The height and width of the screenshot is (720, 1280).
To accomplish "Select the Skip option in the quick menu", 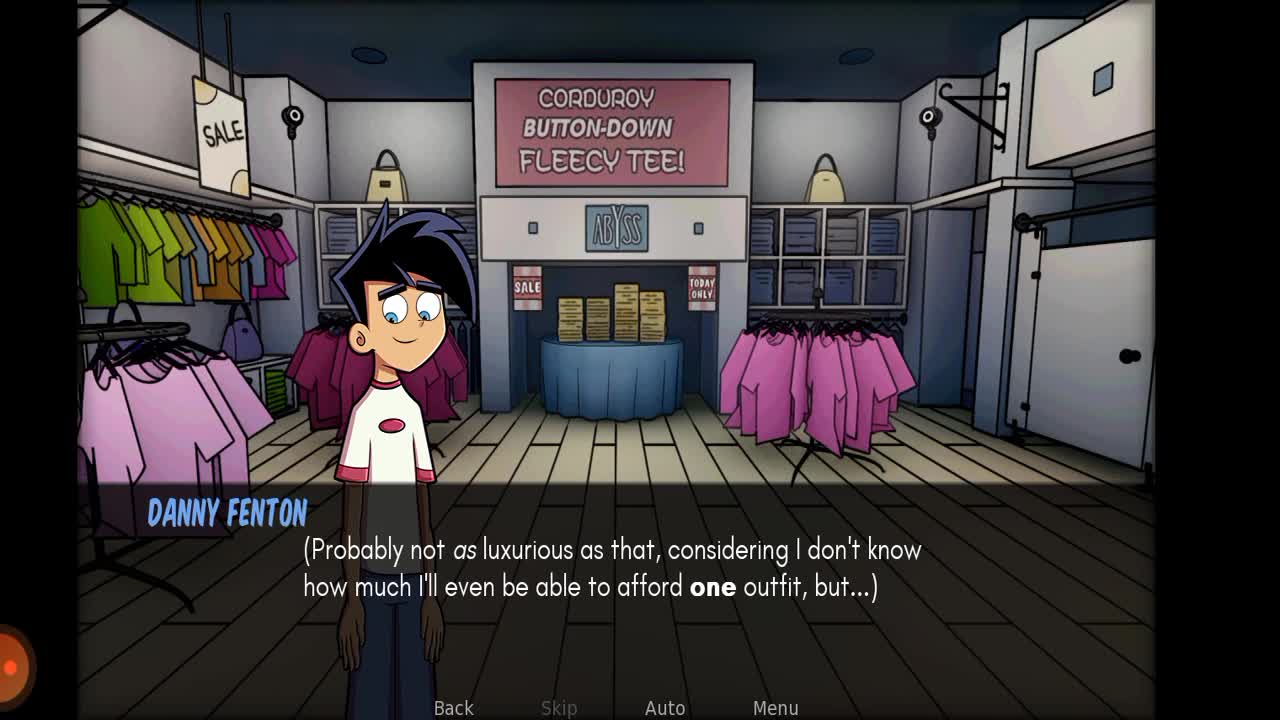I will coord(559,707).
